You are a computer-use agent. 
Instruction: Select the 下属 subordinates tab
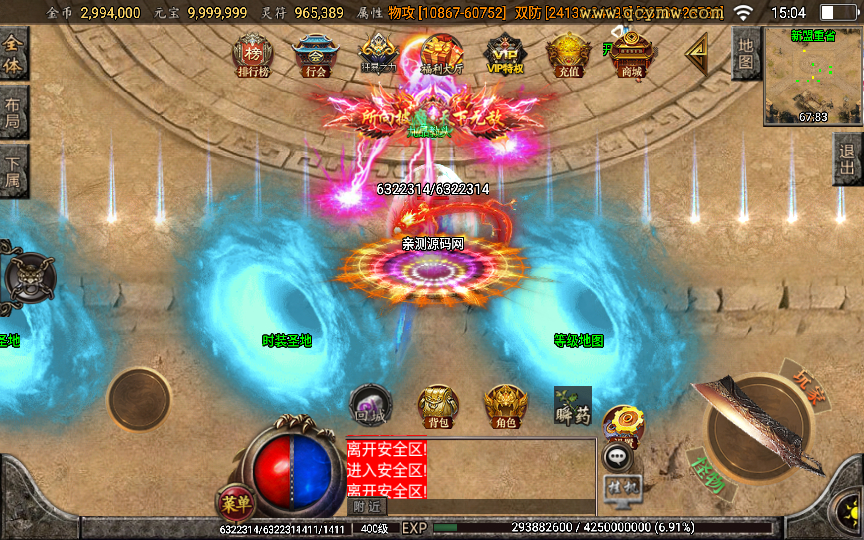tap(14, 172)
